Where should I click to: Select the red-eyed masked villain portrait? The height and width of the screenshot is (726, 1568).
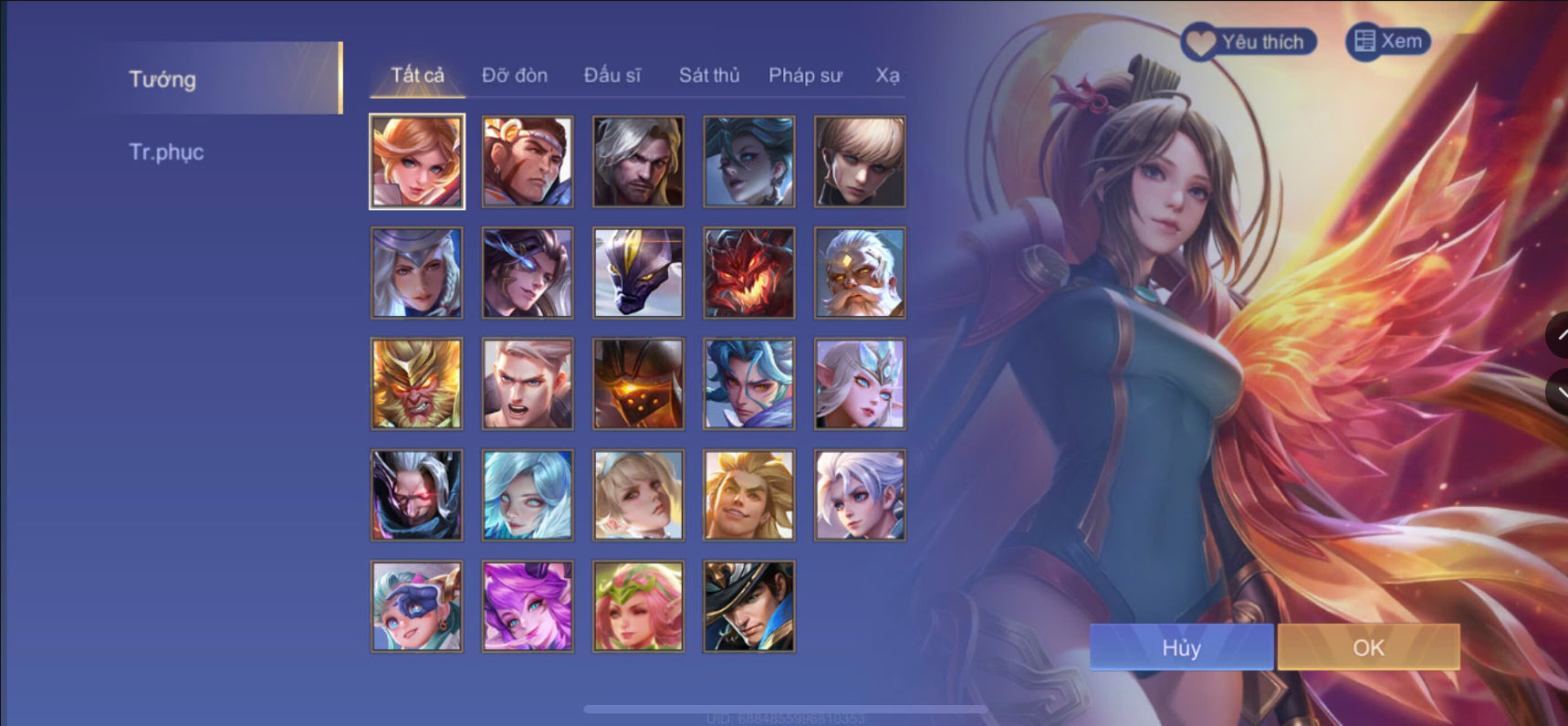416,495
